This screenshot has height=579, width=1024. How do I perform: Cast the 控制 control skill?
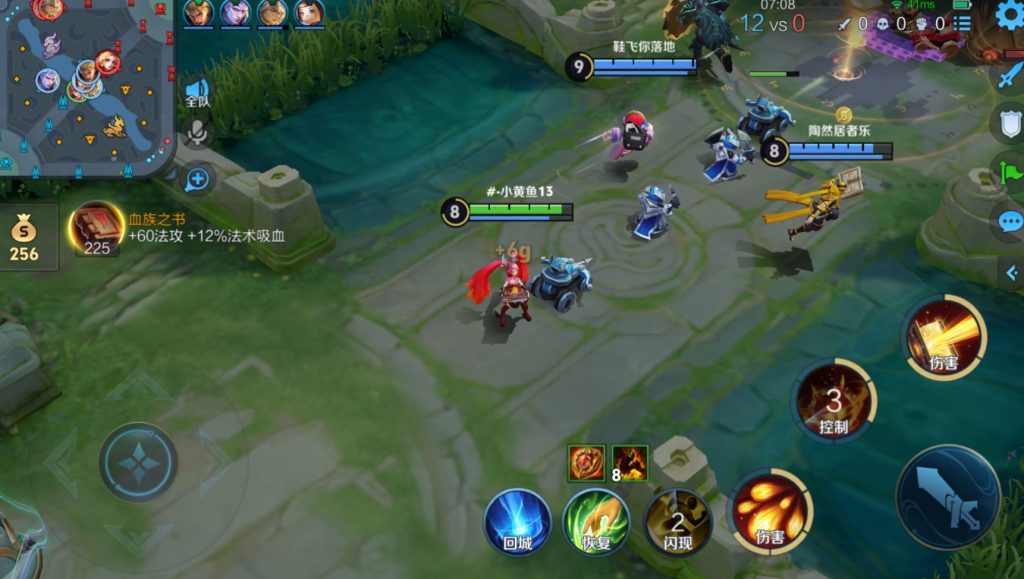pos(833,402)
